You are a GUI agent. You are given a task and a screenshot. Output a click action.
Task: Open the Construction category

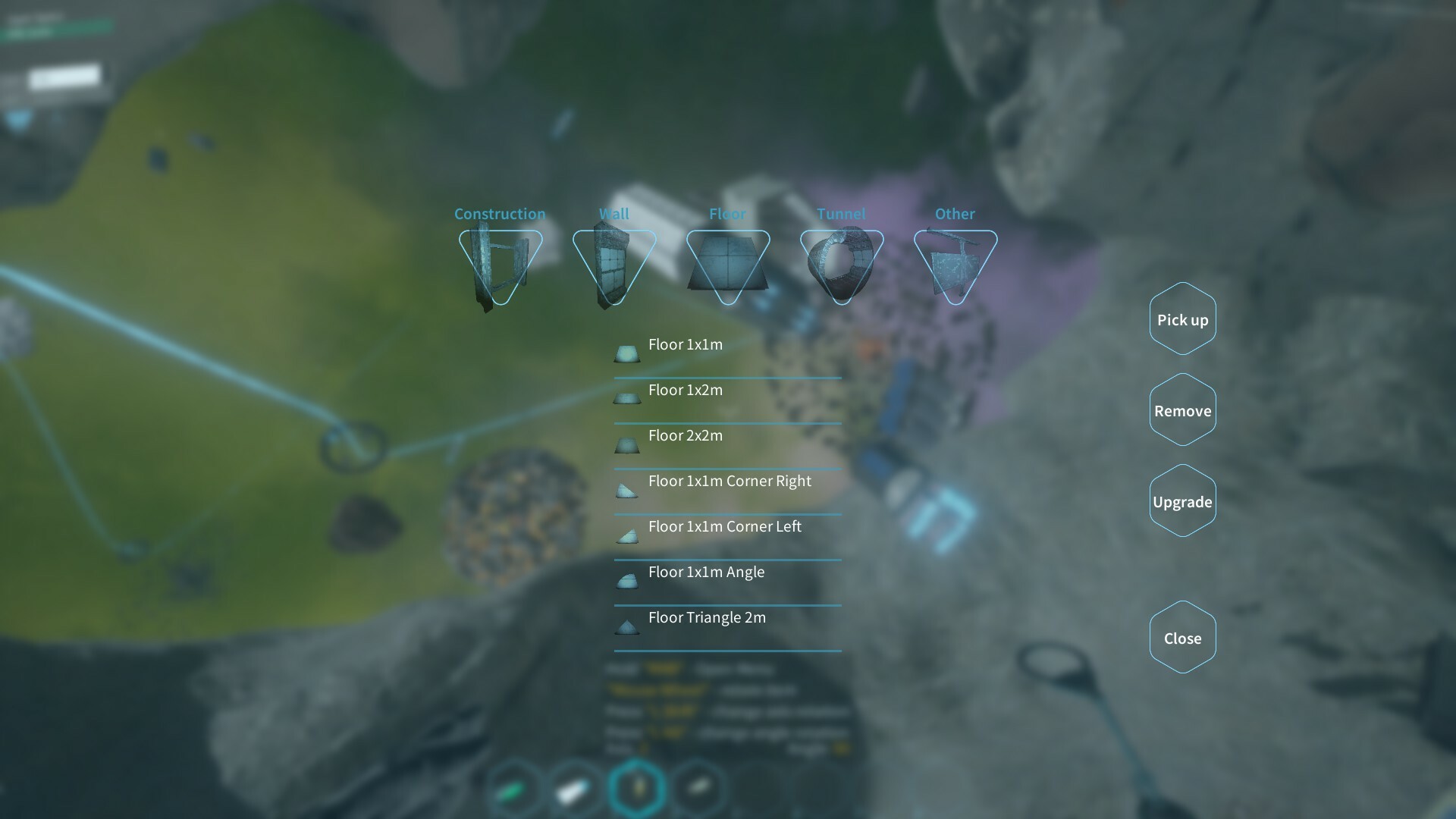coord(500,262)
